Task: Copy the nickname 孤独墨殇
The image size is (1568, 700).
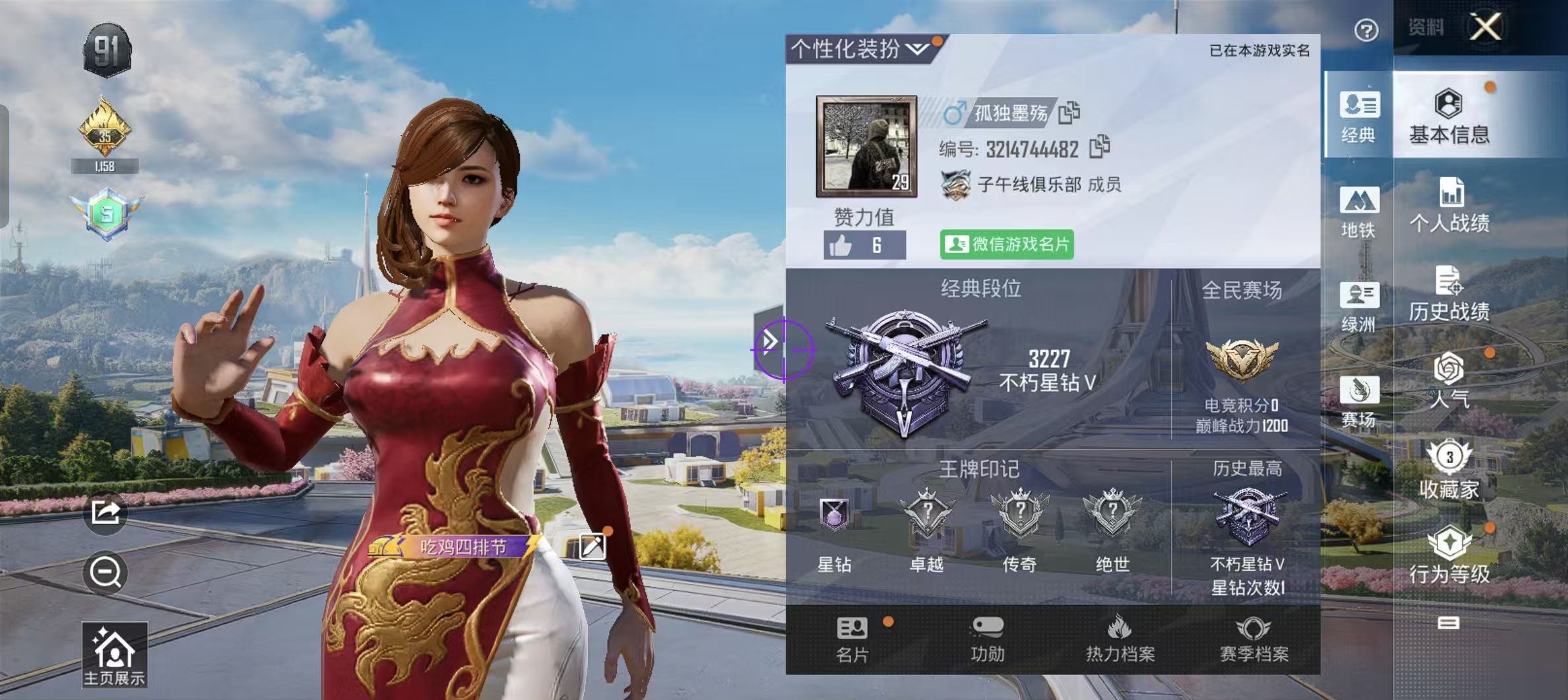Action: coord(1069,114)
